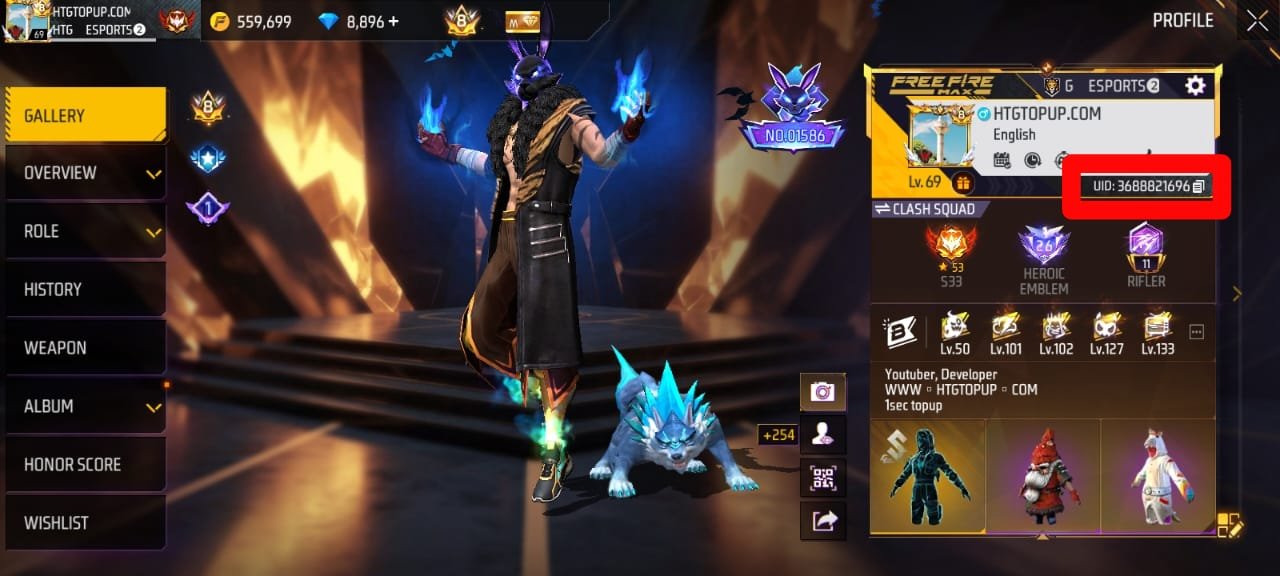
Task: Close the profile screen with the X
Action: (x=1256, y=20)
